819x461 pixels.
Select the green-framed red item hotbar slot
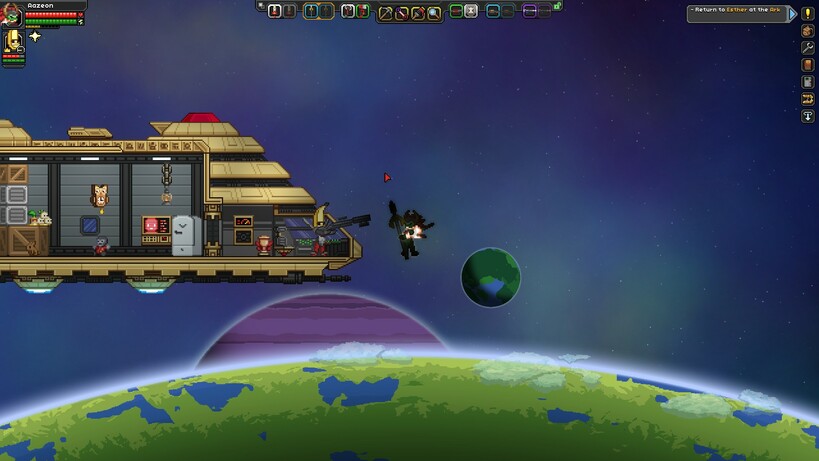coord(363,11)
